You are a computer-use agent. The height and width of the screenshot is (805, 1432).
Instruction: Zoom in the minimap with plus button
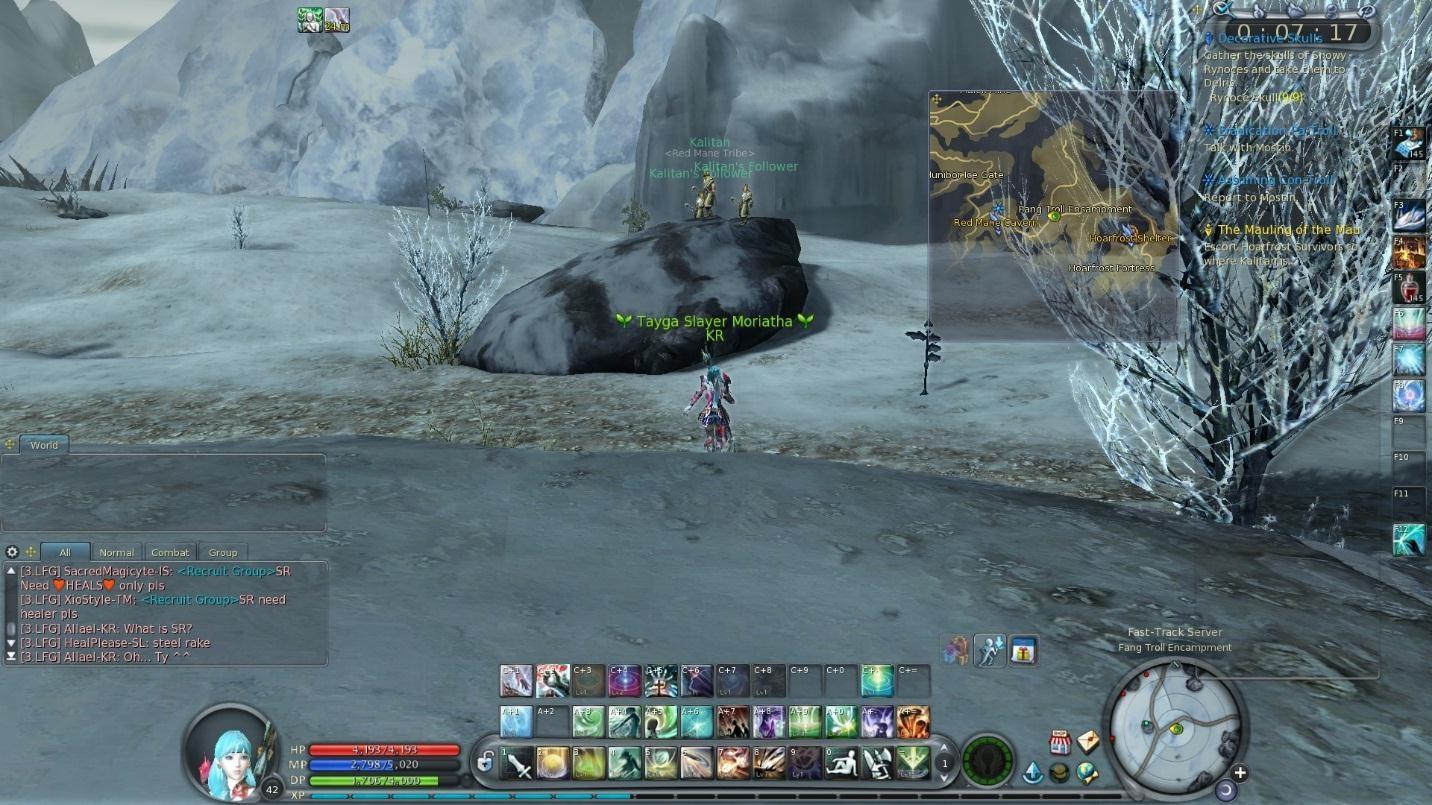click(1240, 772)
